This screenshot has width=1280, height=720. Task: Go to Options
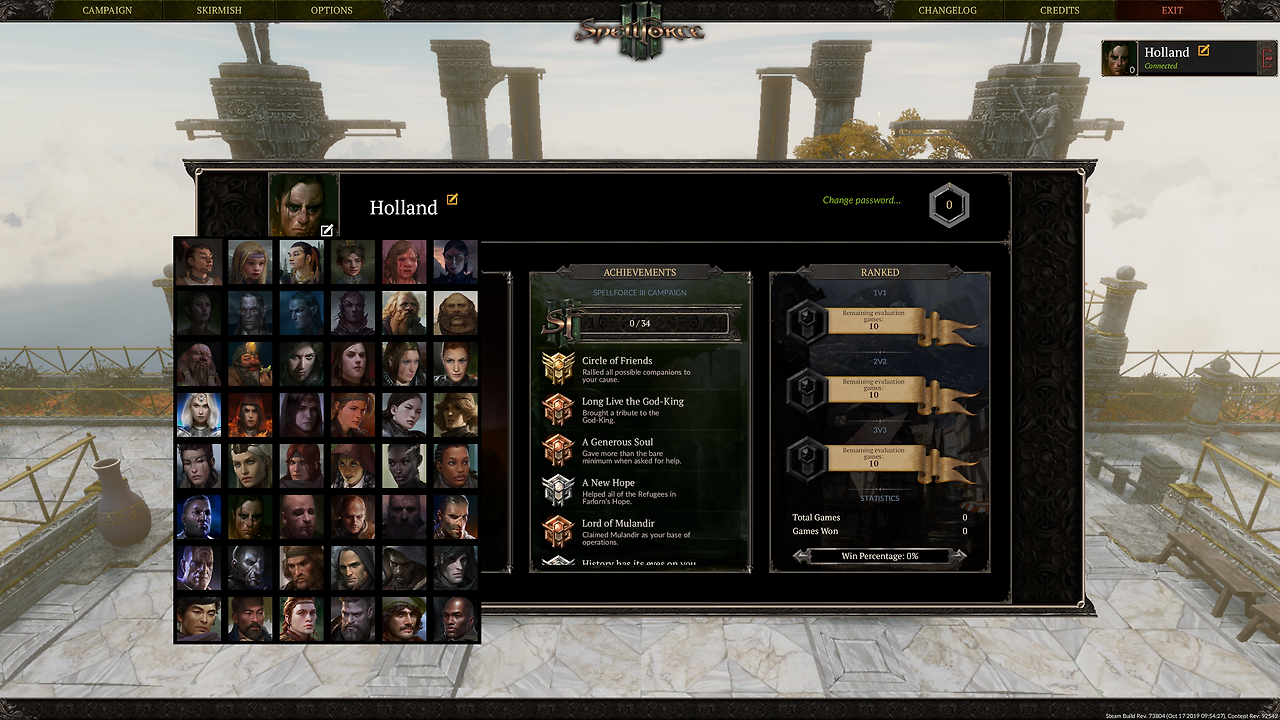coord(331,10)
